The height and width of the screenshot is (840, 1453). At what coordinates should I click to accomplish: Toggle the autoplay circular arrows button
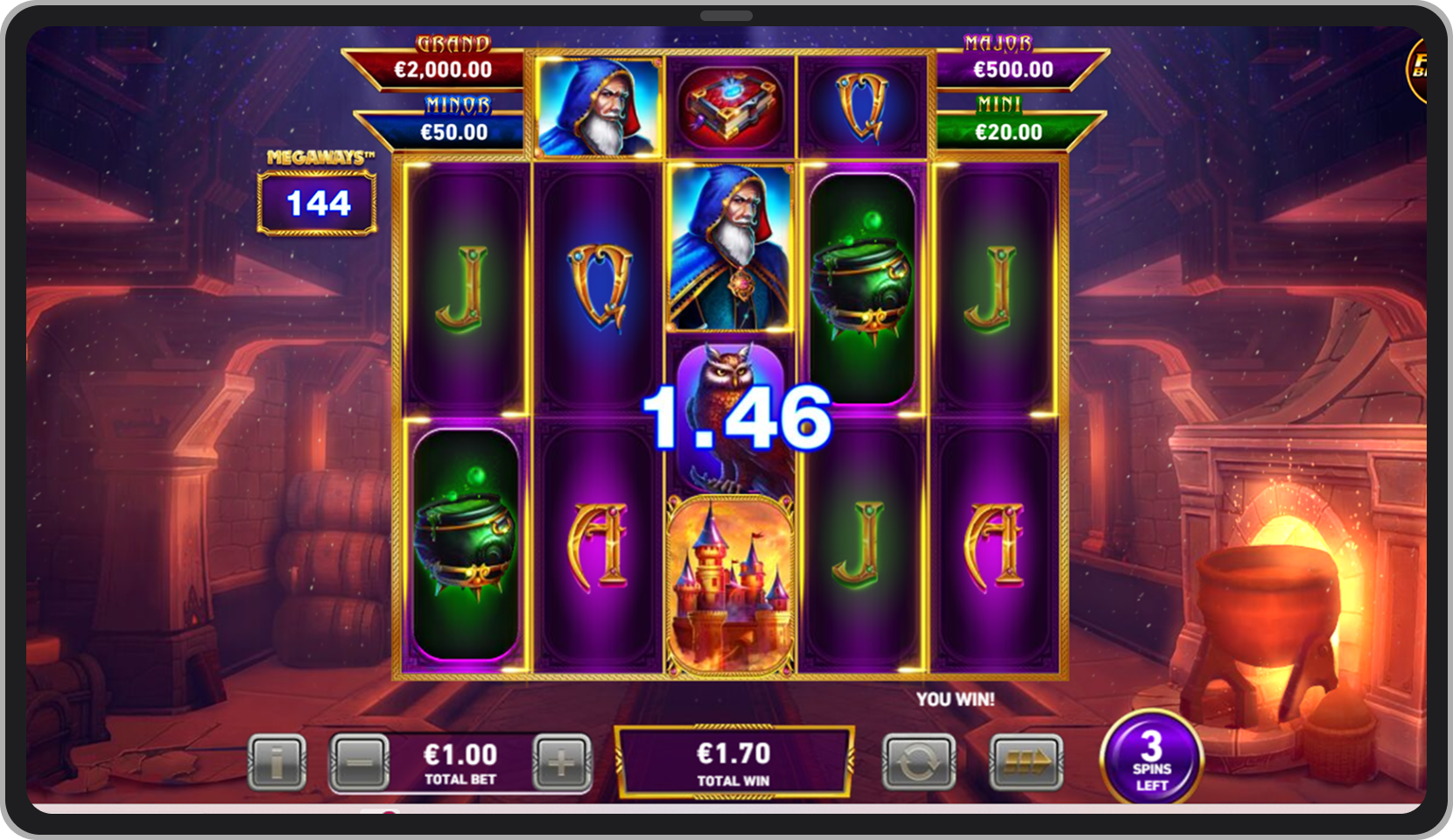pyautogui.click(x=918, y=763)
